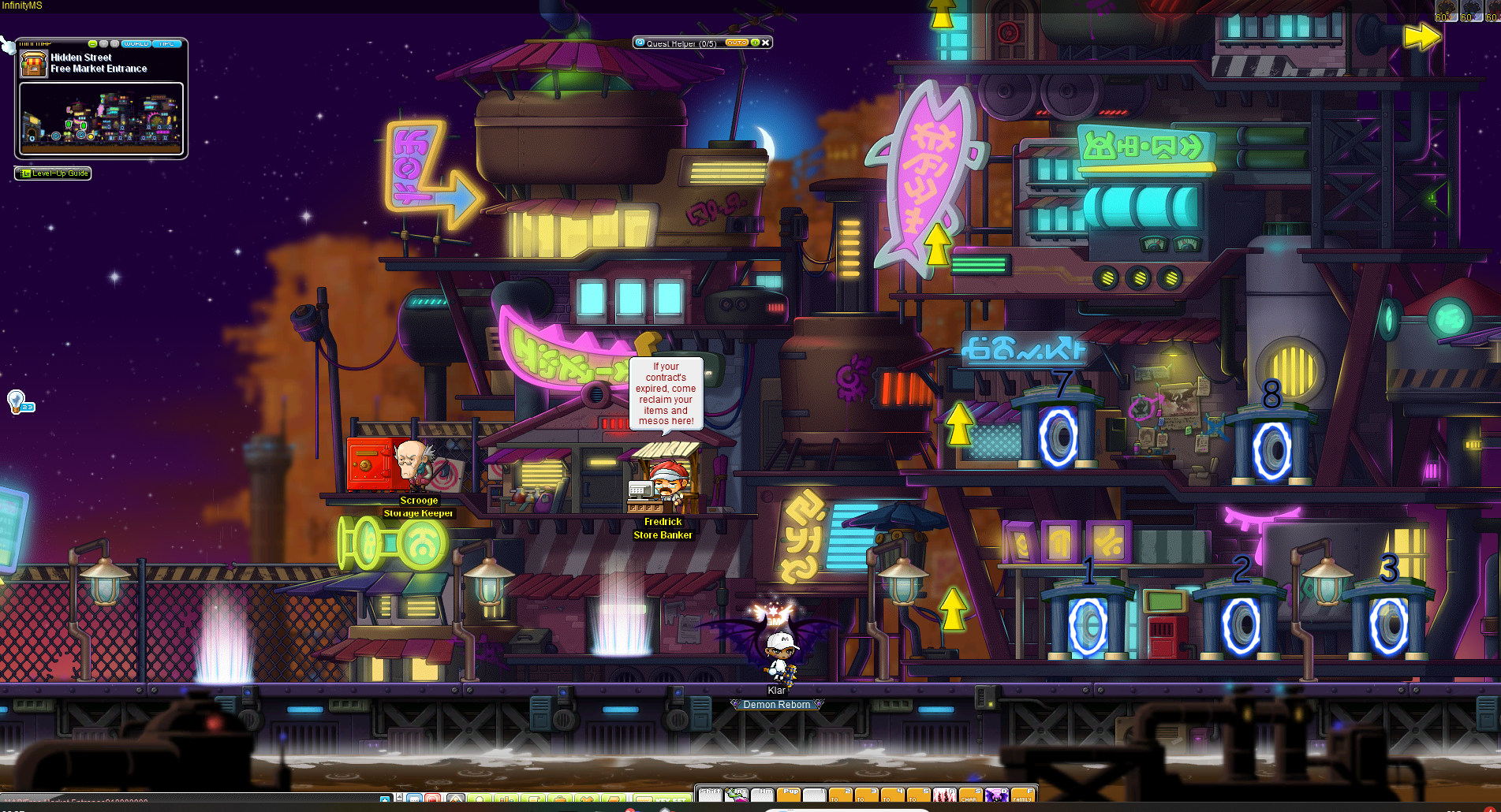Minimize the minimap with green minus button
Viewport: 1501px width, 812px height.
coord(92,43)
